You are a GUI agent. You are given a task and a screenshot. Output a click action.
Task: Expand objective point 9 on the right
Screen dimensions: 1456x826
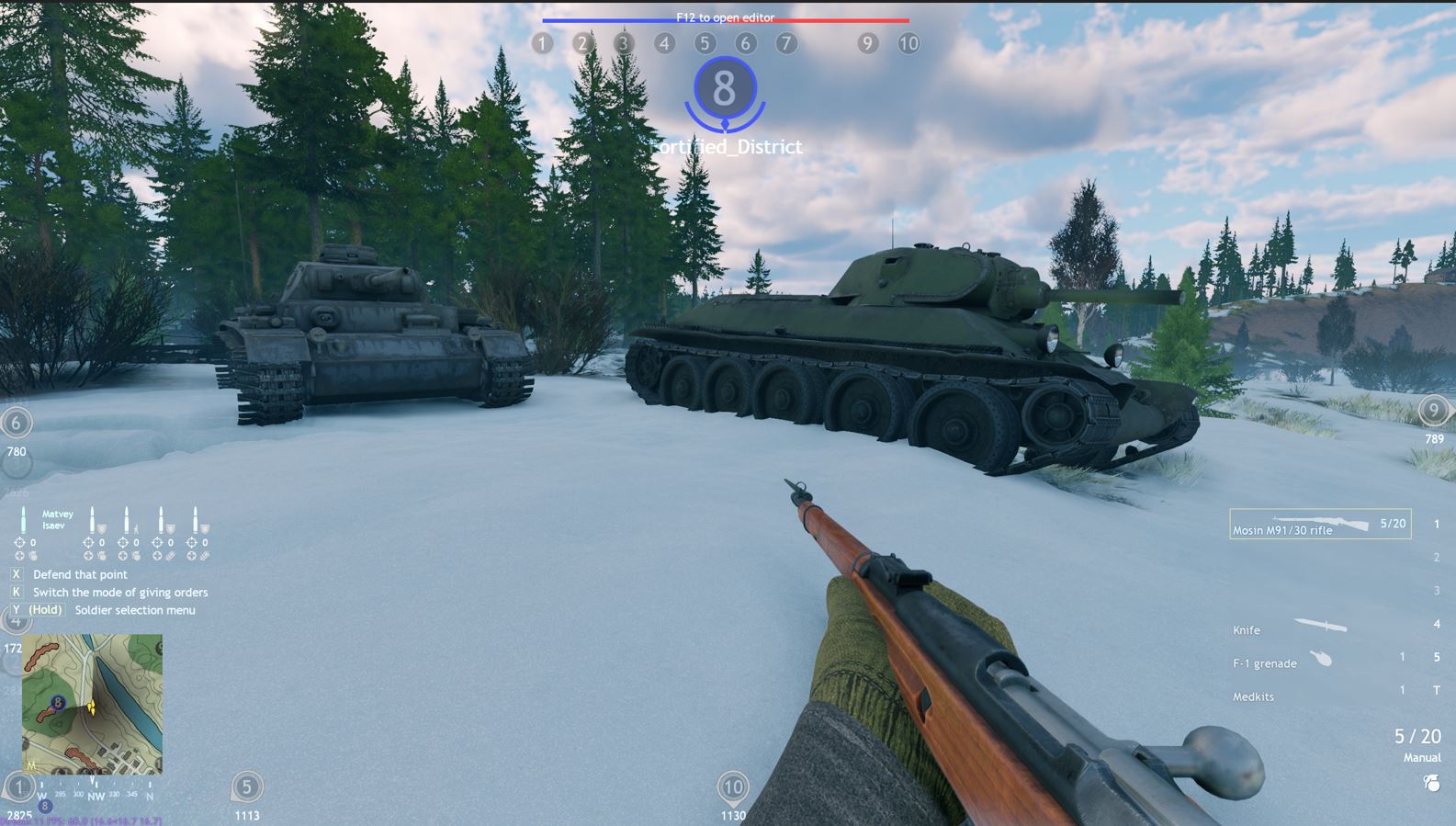click(1433, 412)
